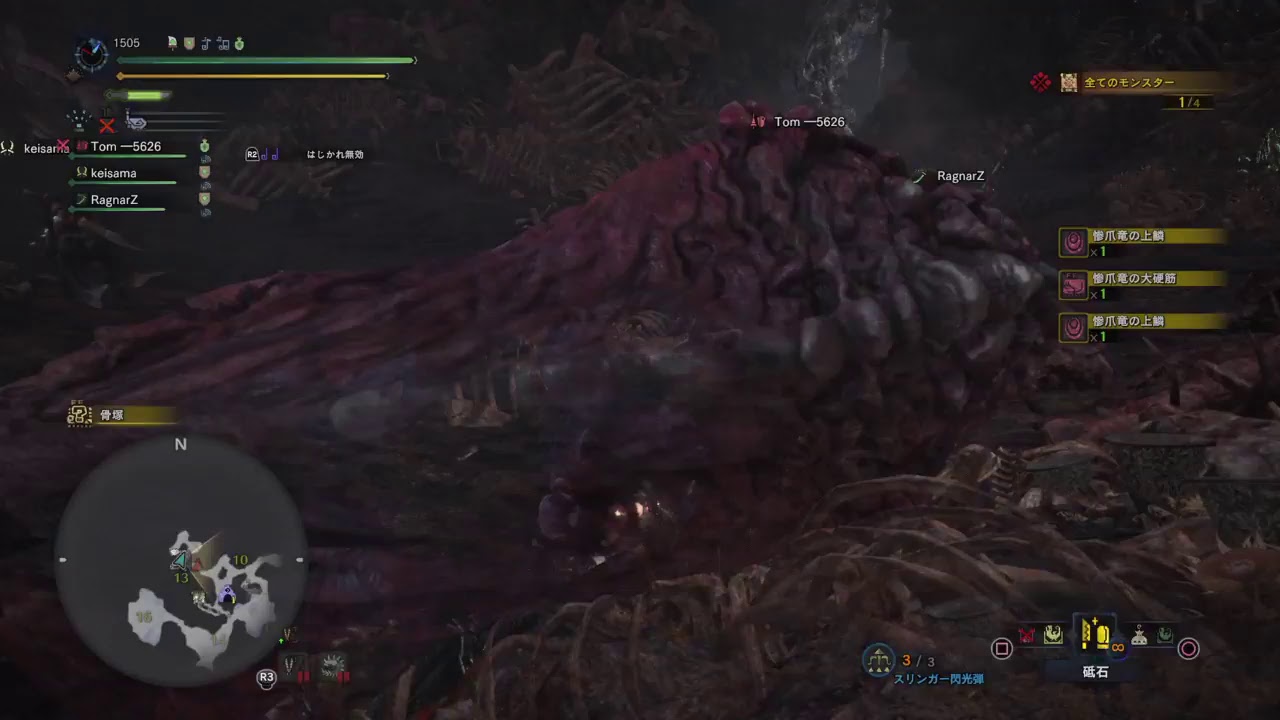This screenshot has height=720, width=1280.
Task: Click the shield buff icon near the health bar
Action: click(x=189, y=44)
